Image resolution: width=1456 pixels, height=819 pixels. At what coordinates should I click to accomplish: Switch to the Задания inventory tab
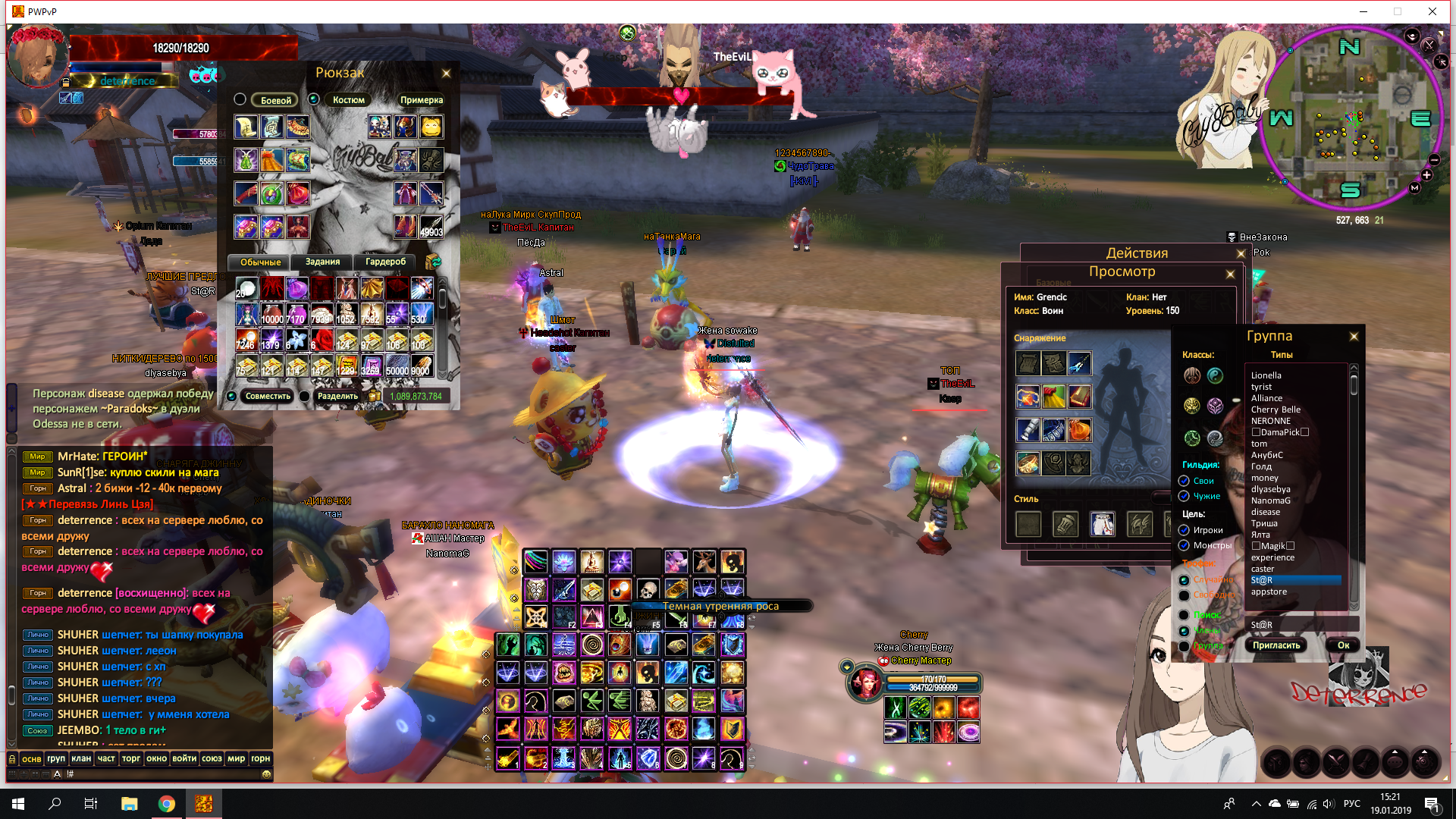click(322, 262)
